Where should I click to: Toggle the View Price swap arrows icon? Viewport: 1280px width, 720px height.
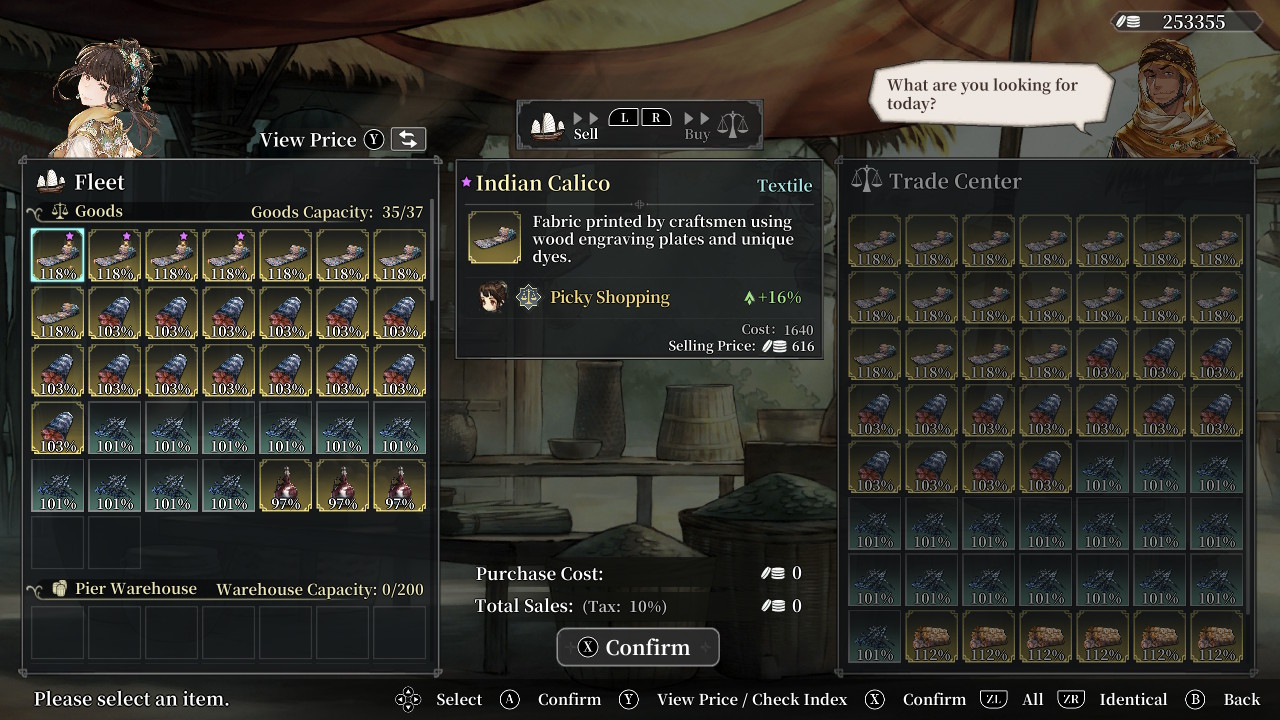[408, 140]
